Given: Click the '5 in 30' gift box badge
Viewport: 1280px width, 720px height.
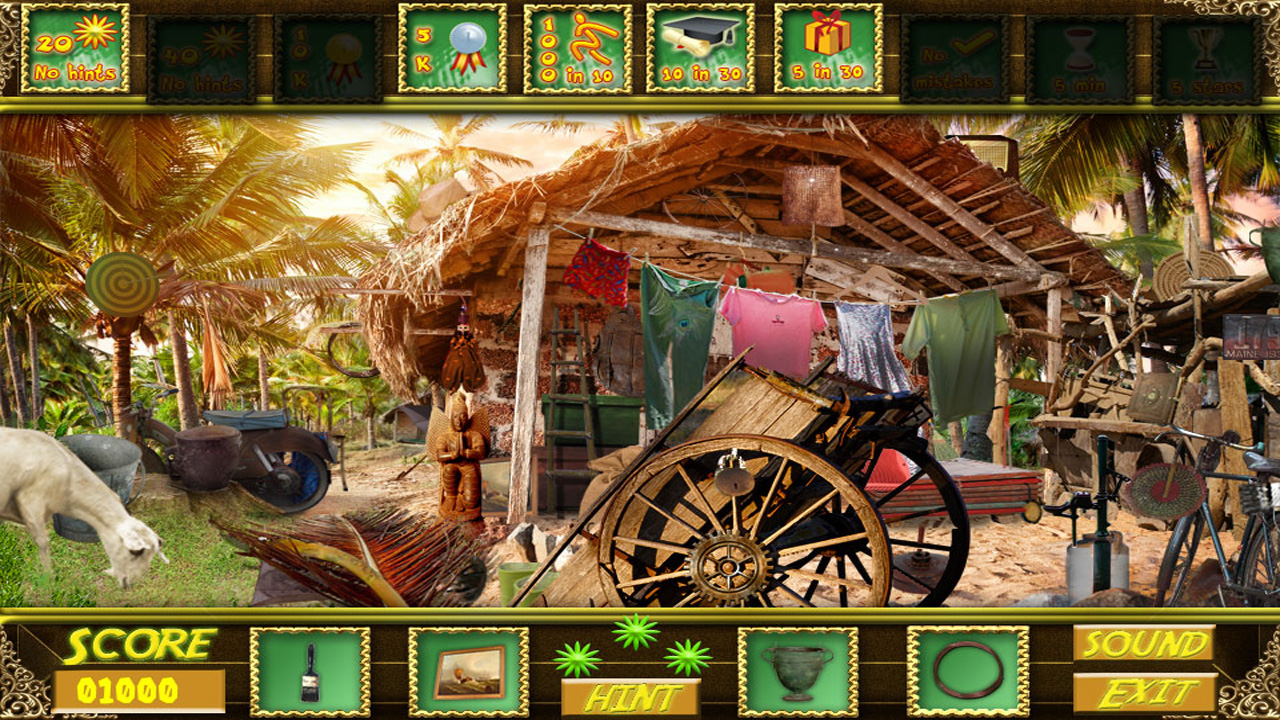Looking at the screenshot, I should coord(828,48).
